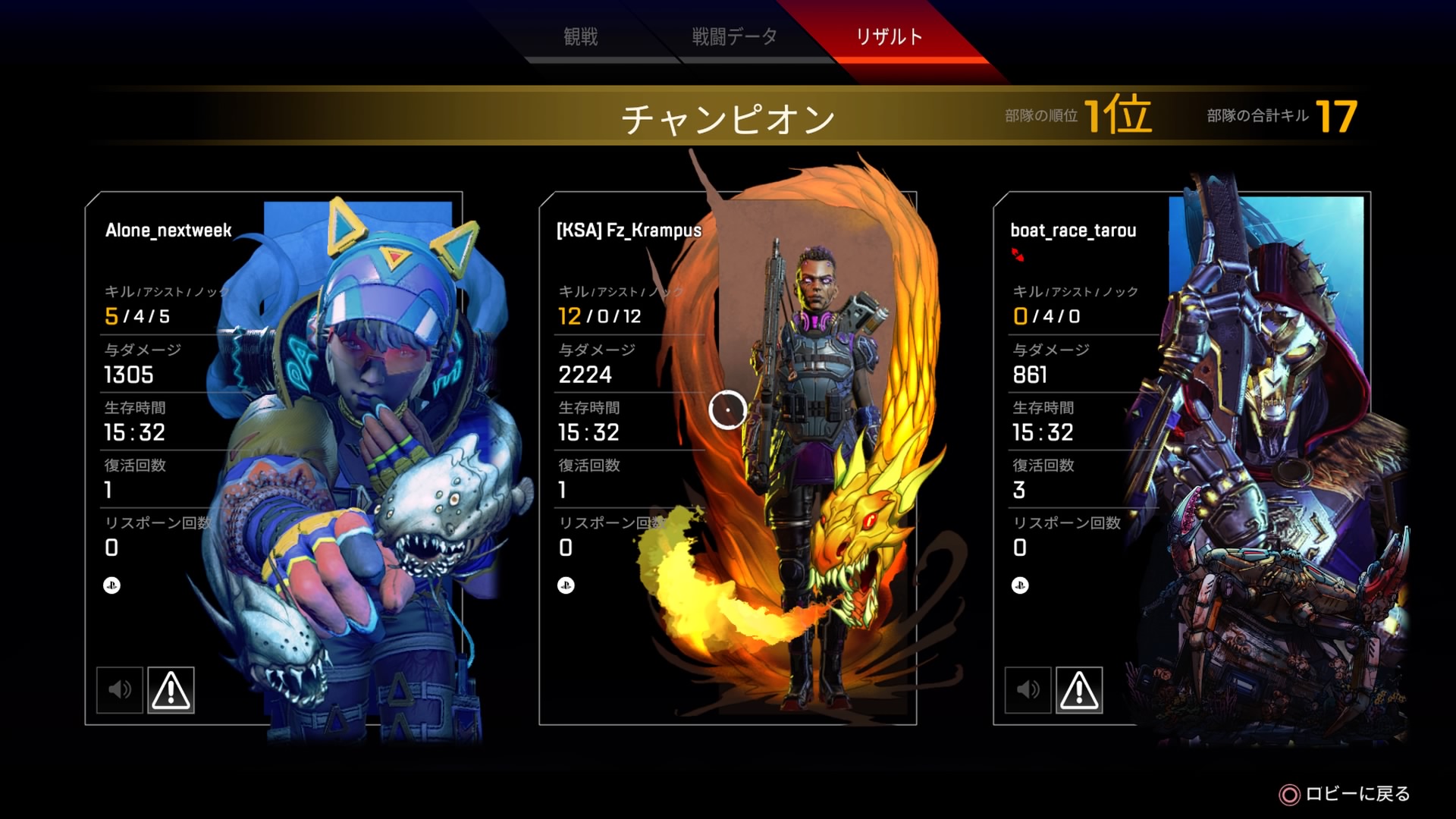Click Alone_nextweek's player name
This screenshot has height=819, width=1456.
point(167,231)
